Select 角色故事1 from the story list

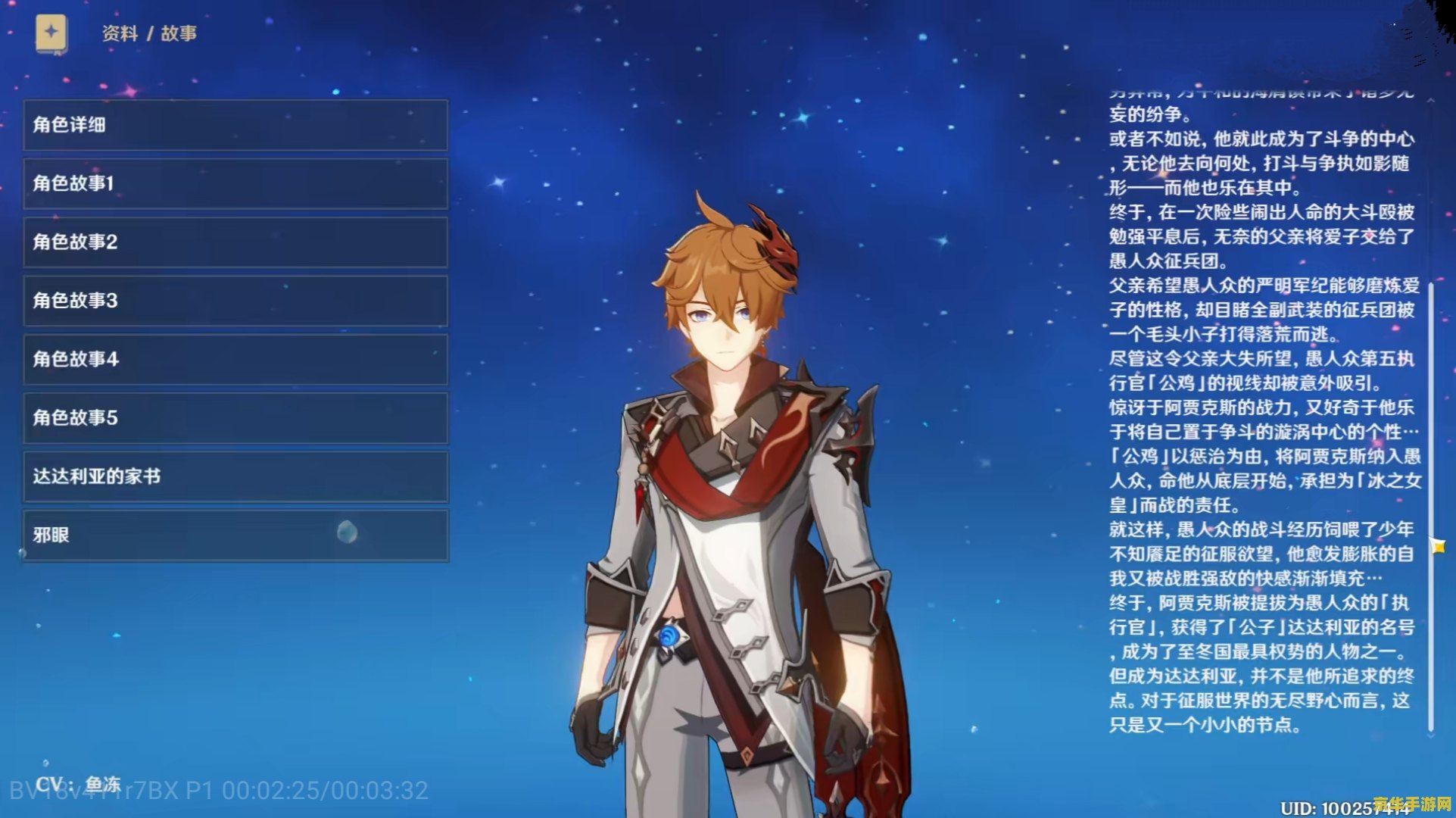(x=235, y=183)
